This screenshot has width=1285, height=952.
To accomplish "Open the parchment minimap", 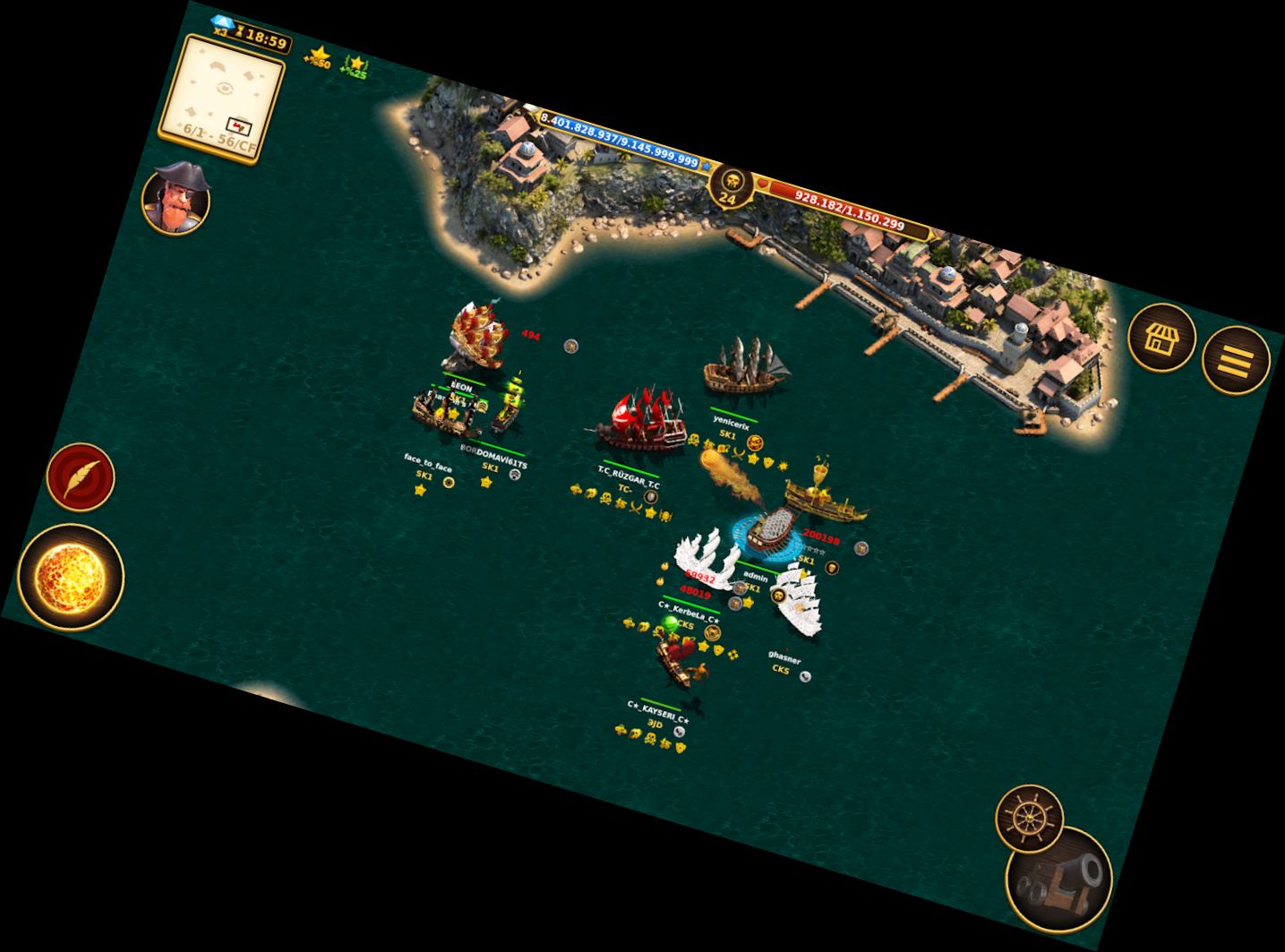I will [220, 98].
